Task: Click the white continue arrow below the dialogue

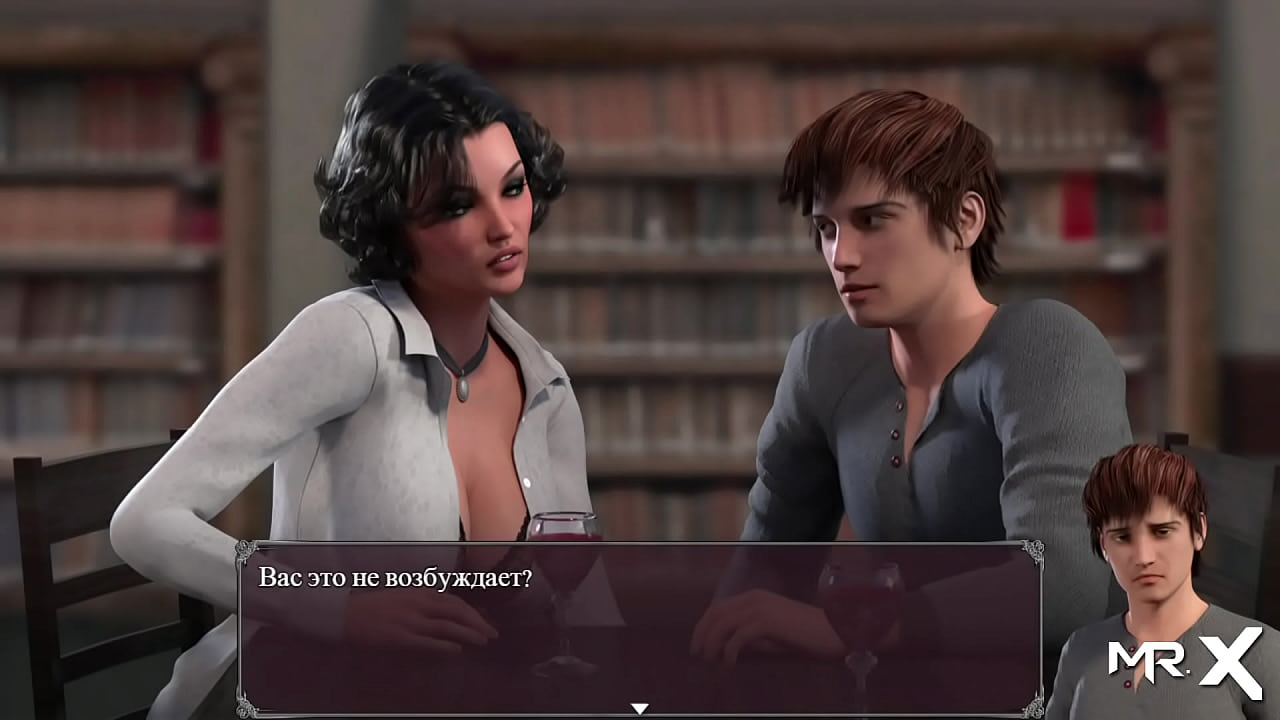Action: [639, 706]
